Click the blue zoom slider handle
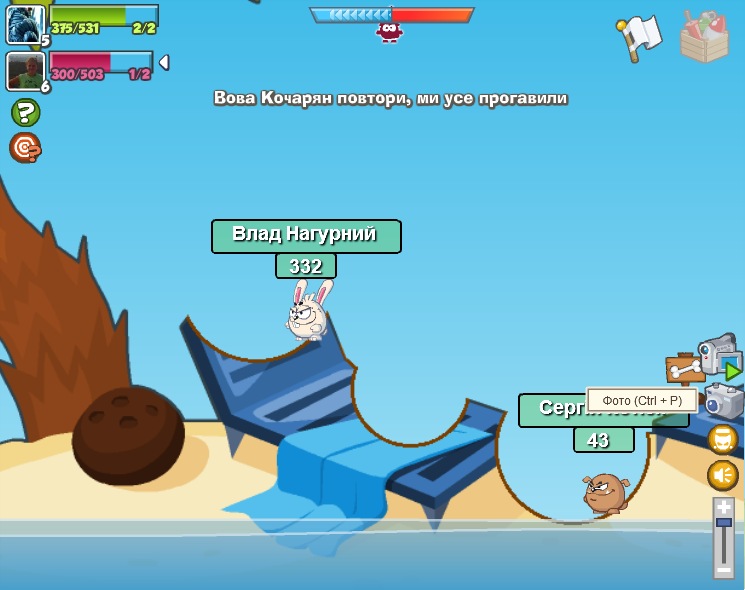 tap(724, 522)
